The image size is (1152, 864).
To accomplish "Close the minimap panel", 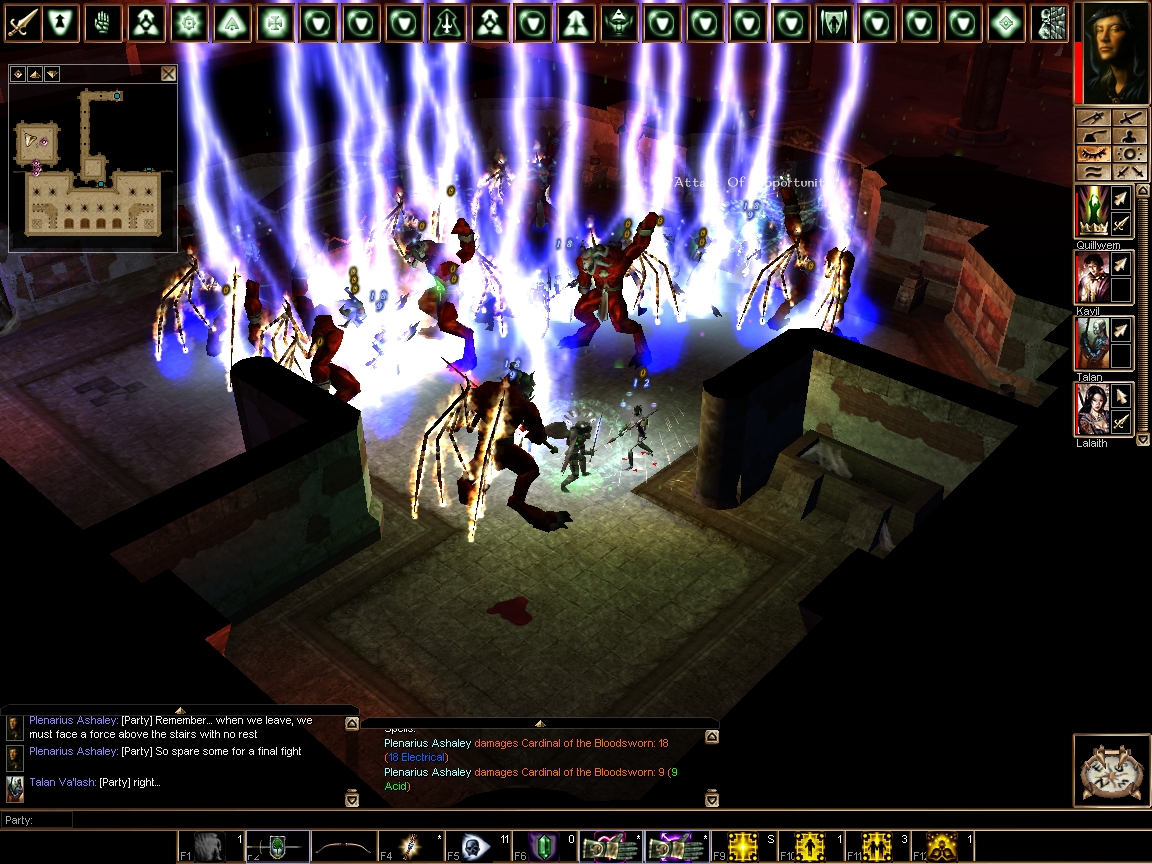I will [x=168, y=74].
